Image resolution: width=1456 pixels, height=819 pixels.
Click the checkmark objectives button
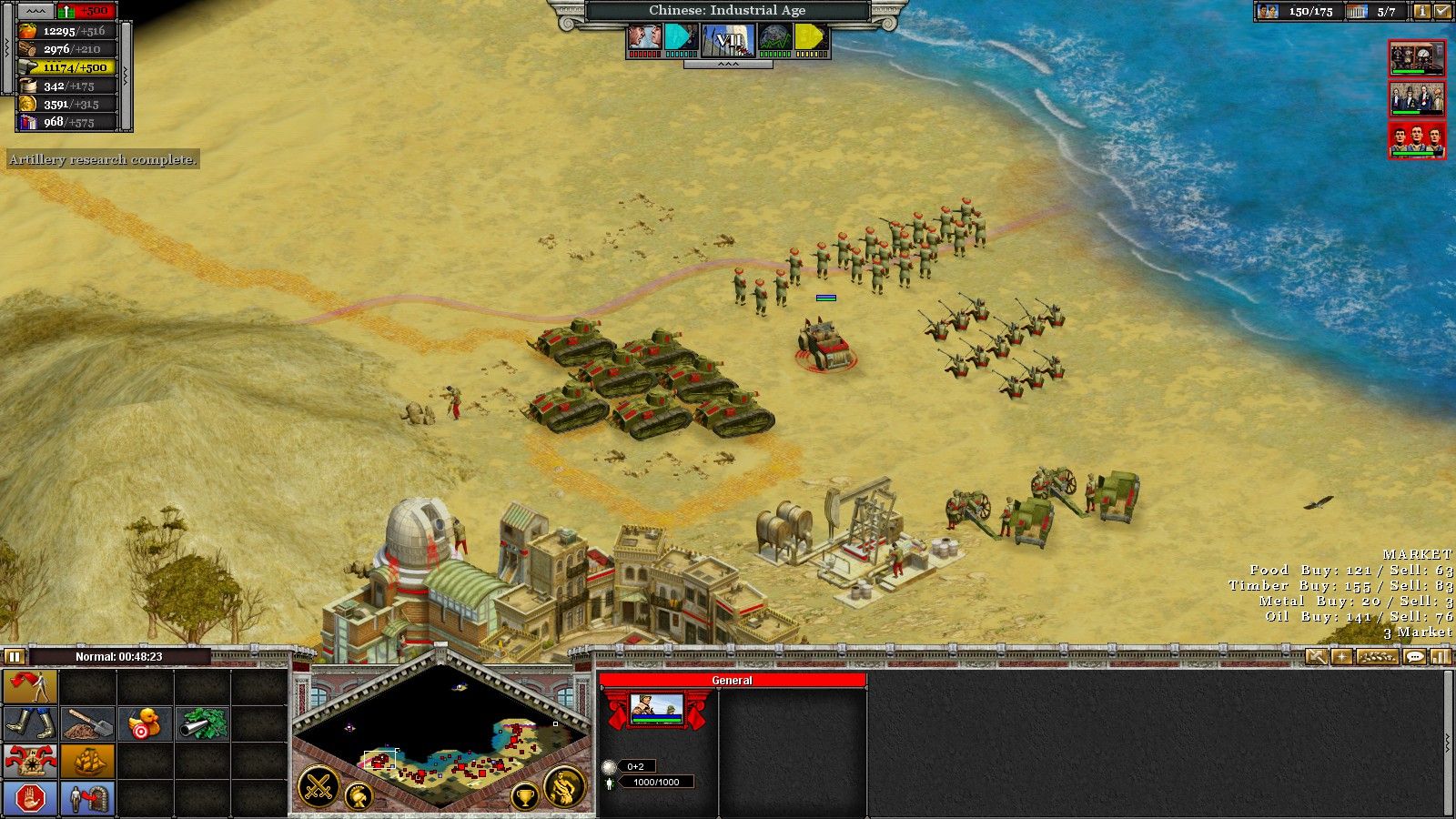(x=1442, y=12)
